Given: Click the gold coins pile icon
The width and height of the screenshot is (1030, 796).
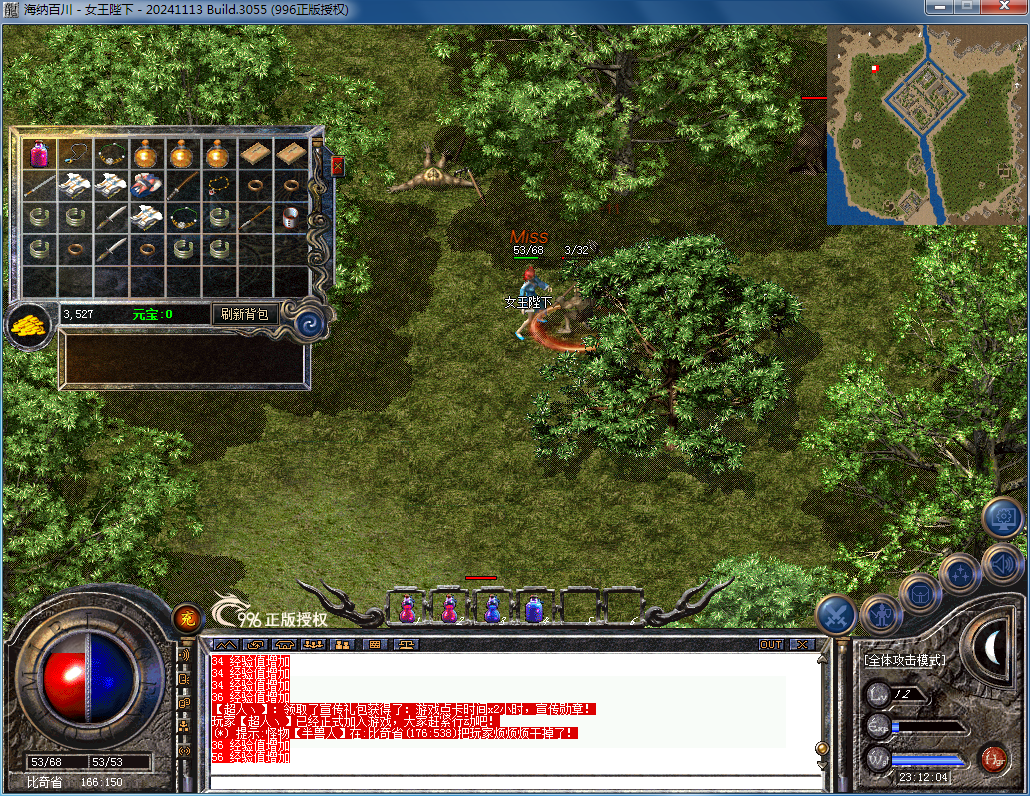Looking at the screenshot, I should [x=31, y=325].
